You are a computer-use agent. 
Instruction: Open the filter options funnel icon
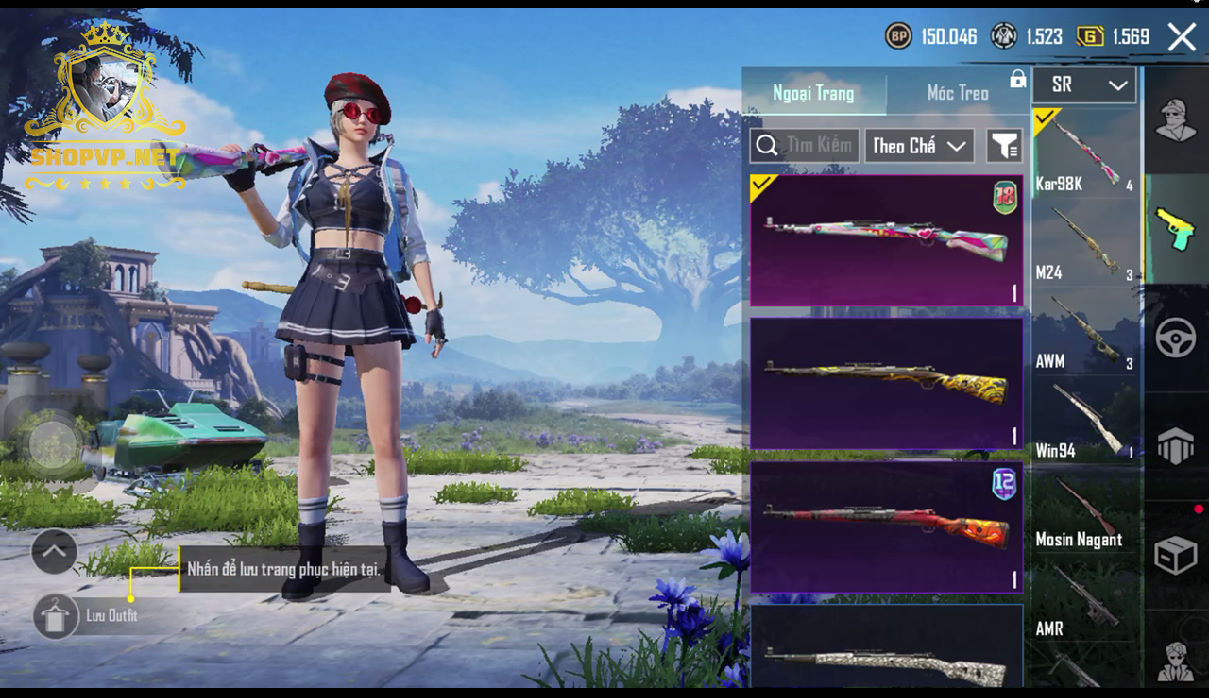click(x=1004, y=146)
